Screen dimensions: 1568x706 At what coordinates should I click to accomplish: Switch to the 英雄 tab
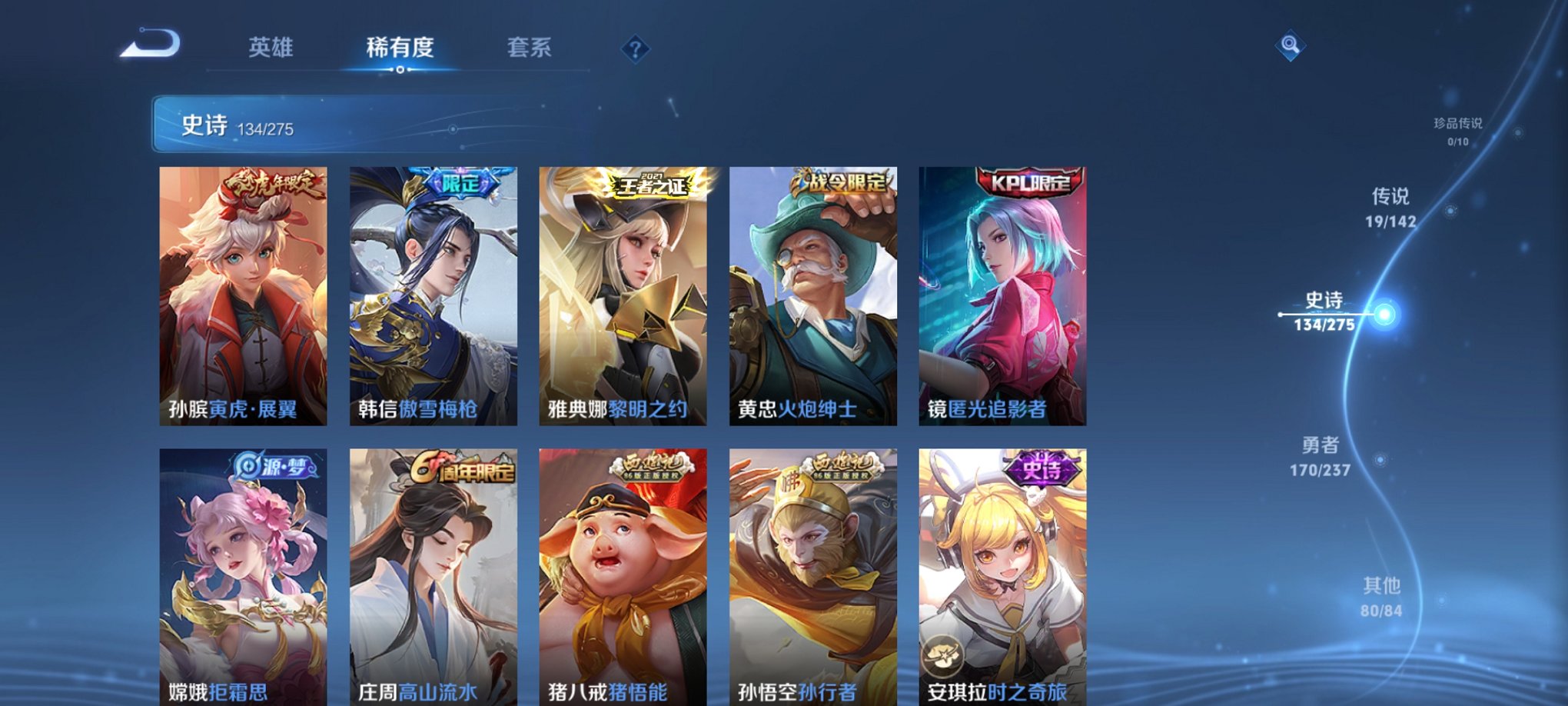click(271, 48)
